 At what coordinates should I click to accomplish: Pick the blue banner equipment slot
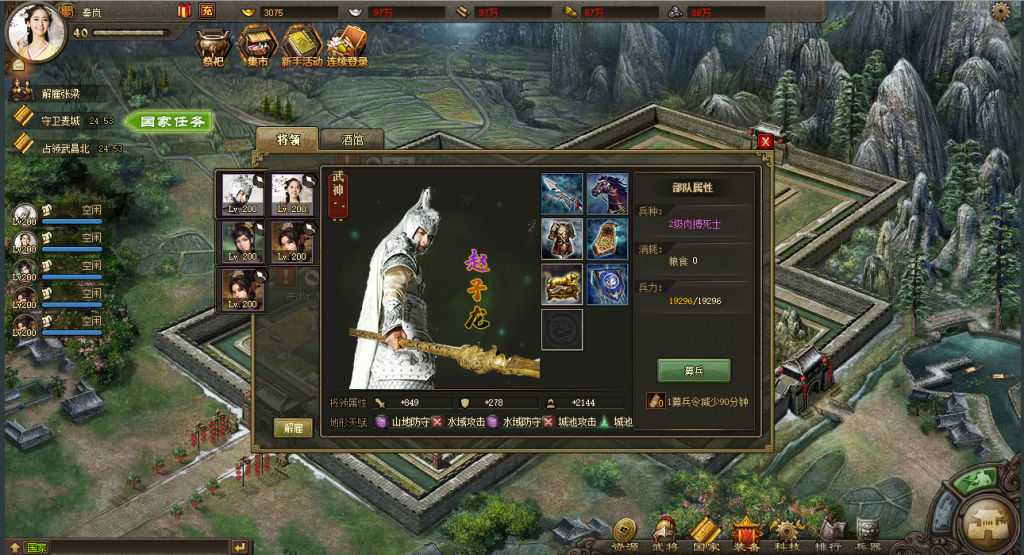click(x=607, y=284)
